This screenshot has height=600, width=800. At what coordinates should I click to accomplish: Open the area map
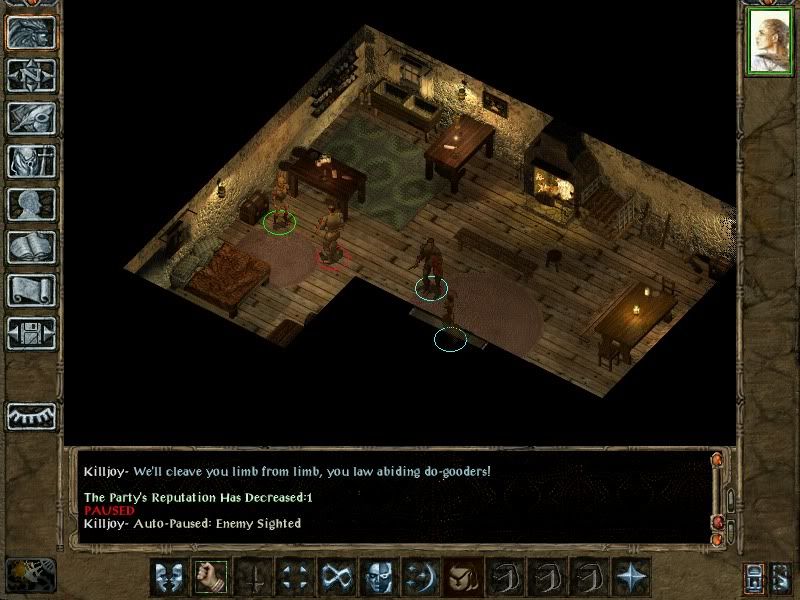tap(31, 75)
